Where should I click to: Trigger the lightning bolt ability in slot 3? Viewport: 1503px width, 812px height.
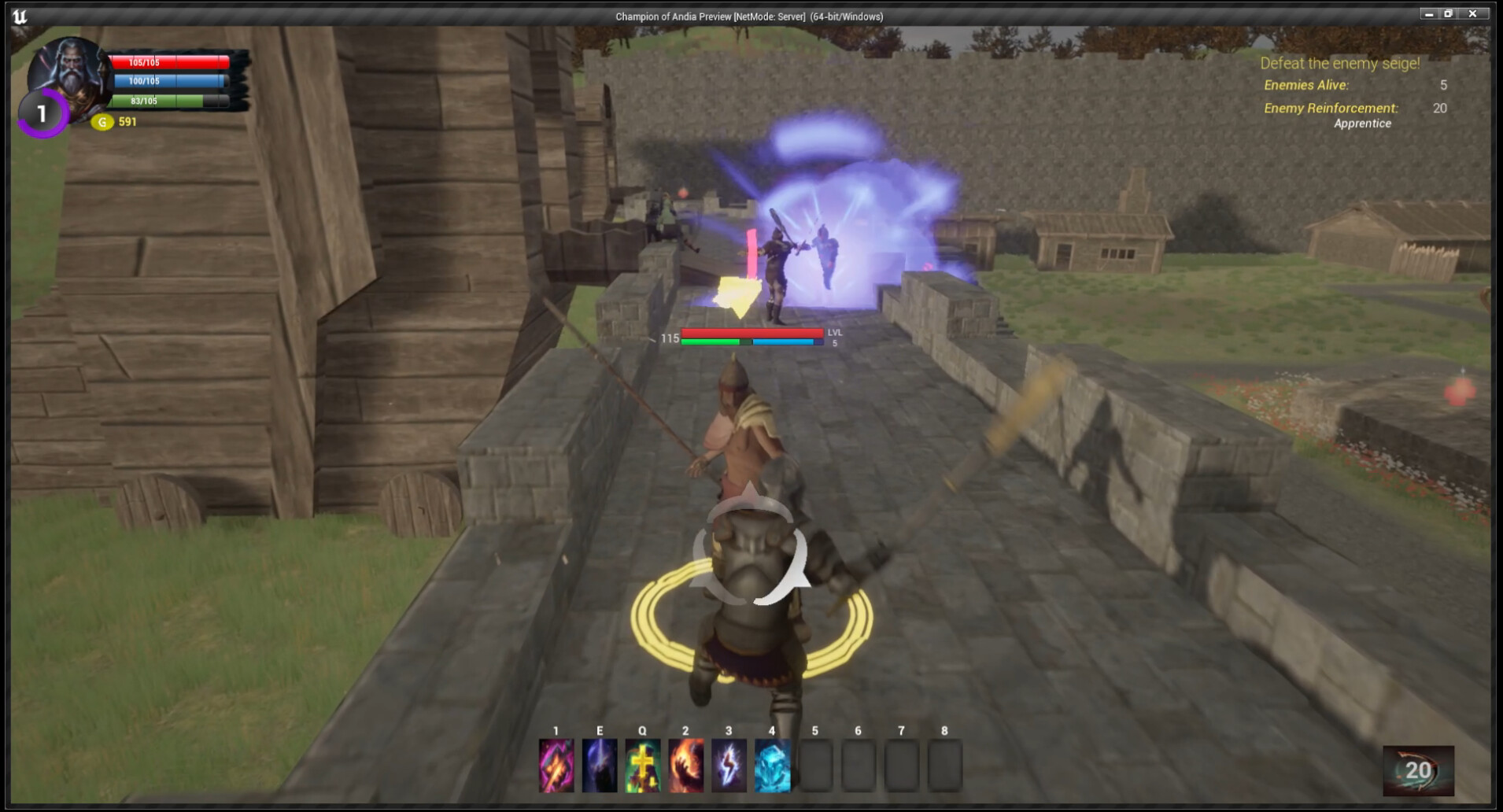729,767
